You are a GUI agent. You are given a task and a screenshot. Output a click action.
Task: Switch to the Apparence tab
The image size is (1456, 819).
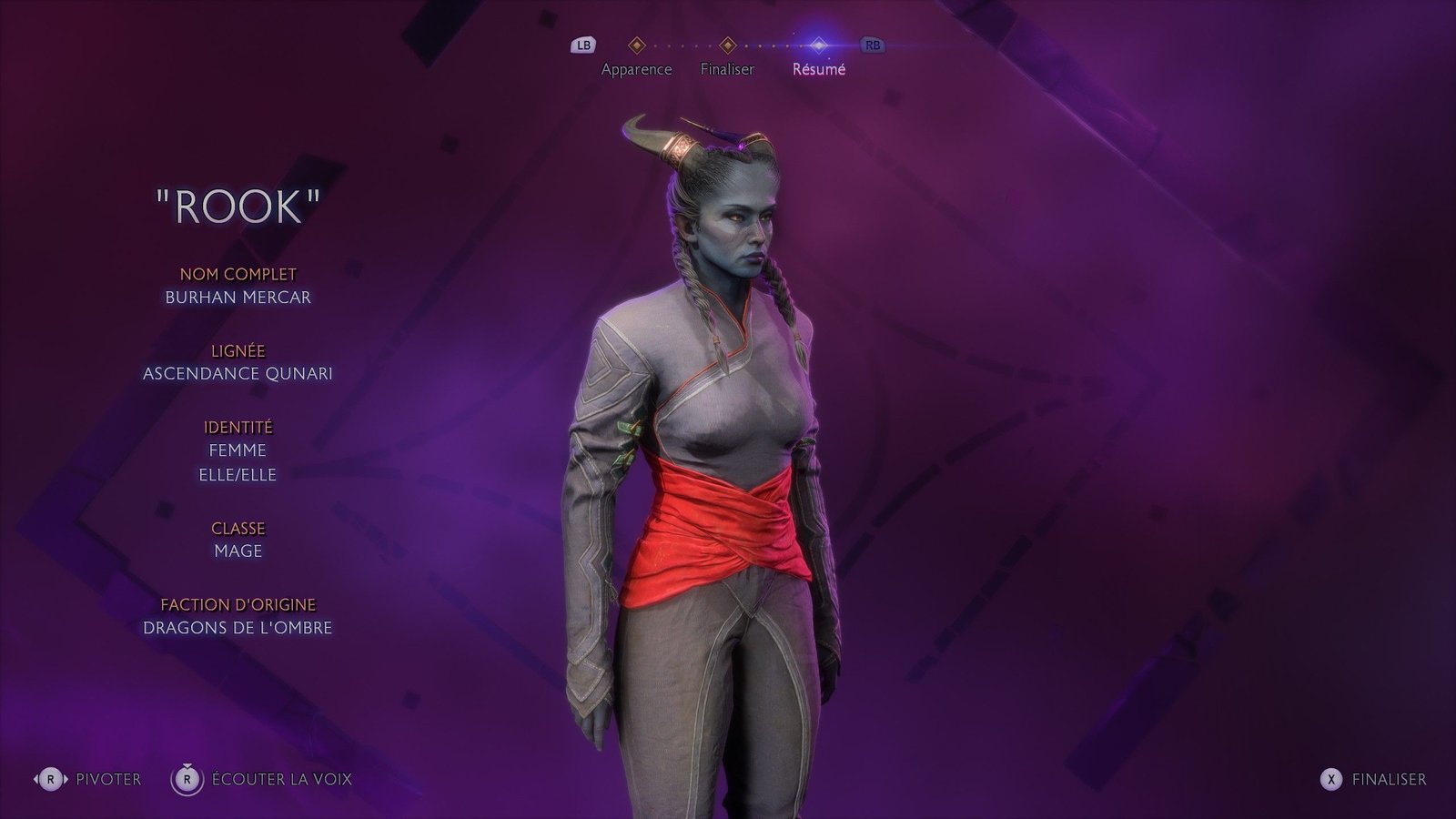coord(636,68)
